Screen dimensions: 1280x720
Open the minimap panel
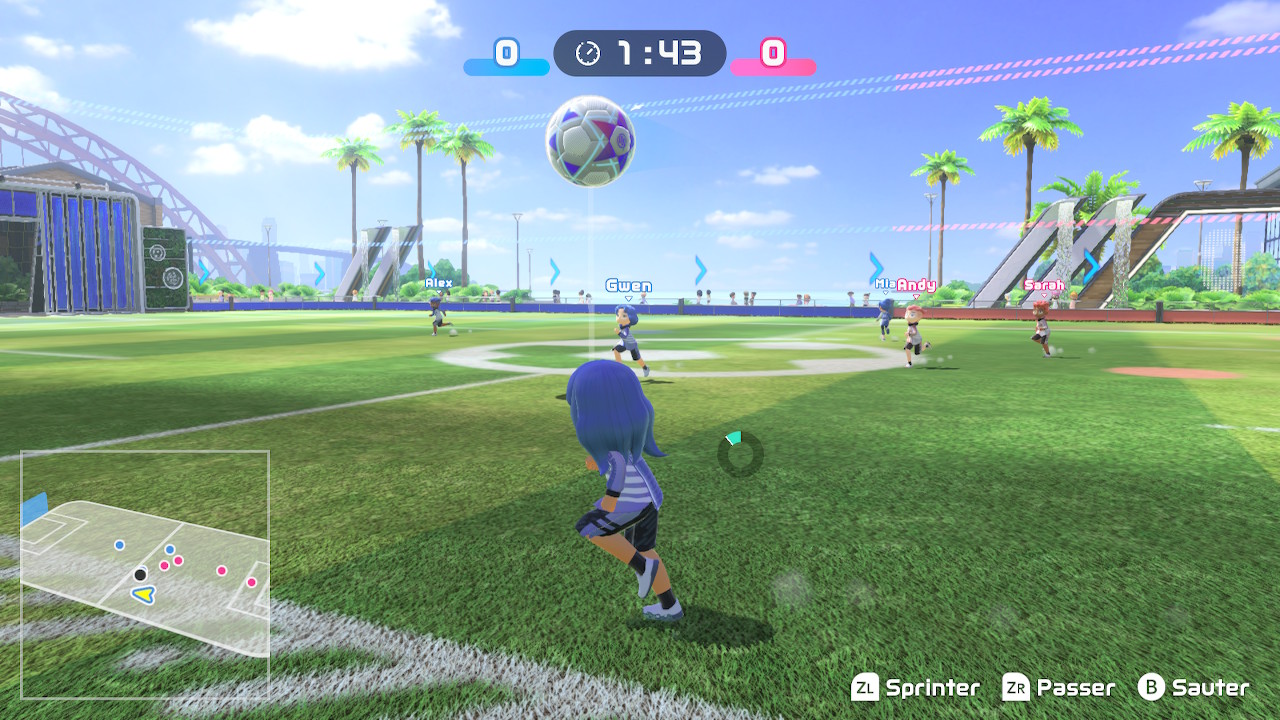pos(145,572)
